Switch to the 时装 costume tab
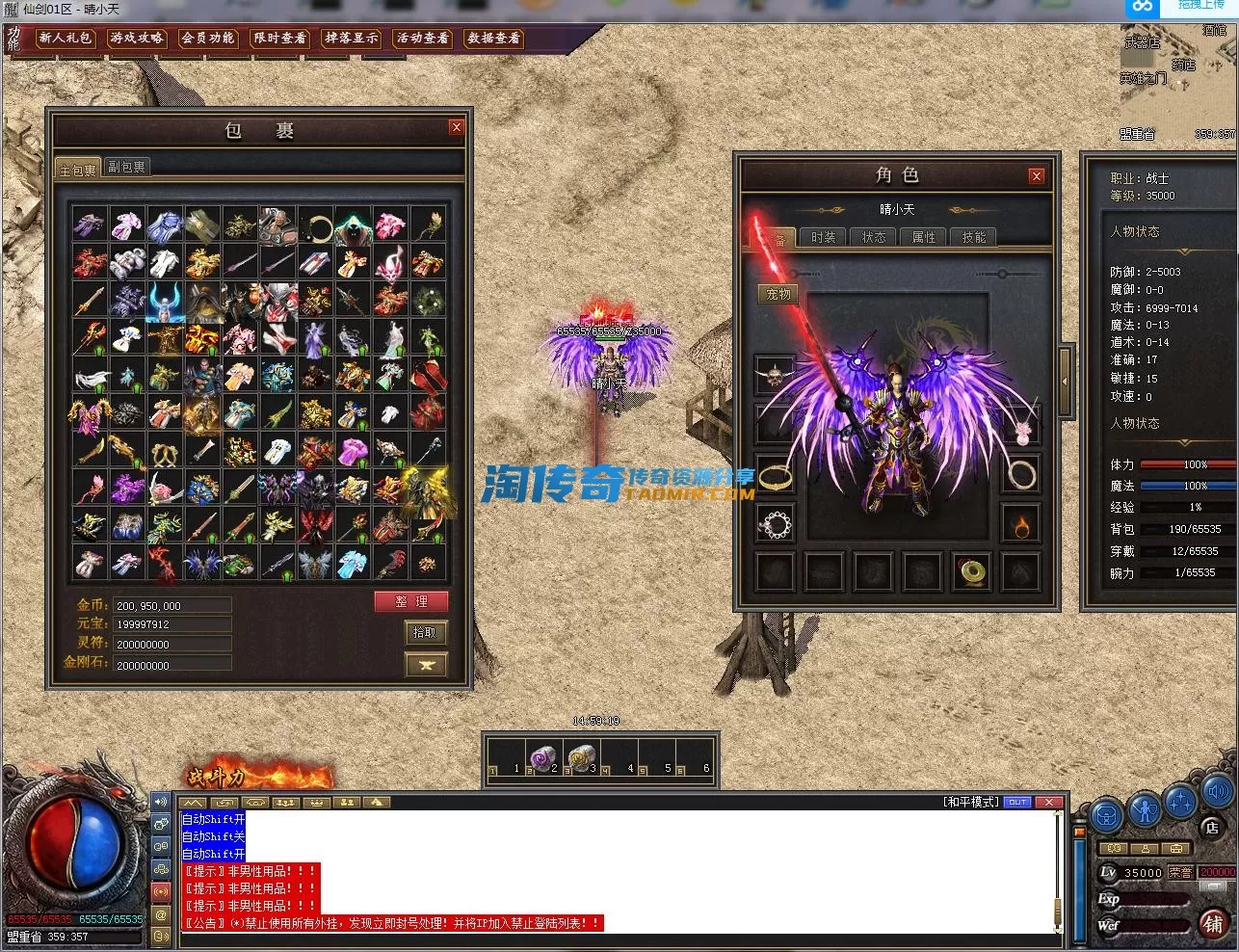This screenshot has height=952, width=1239. point(824,237)
